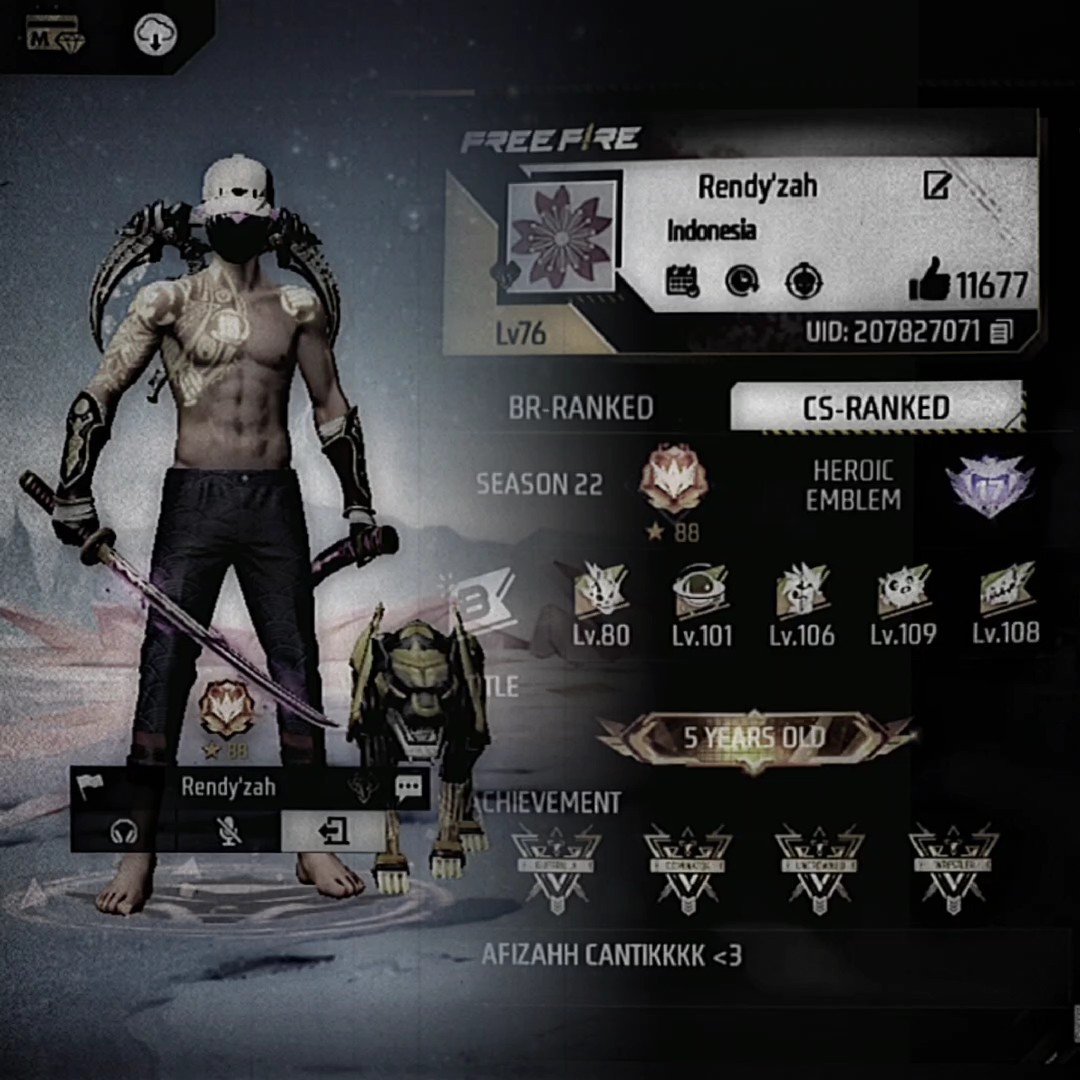Copy the UID using the copy icon

coord(1000,332)
